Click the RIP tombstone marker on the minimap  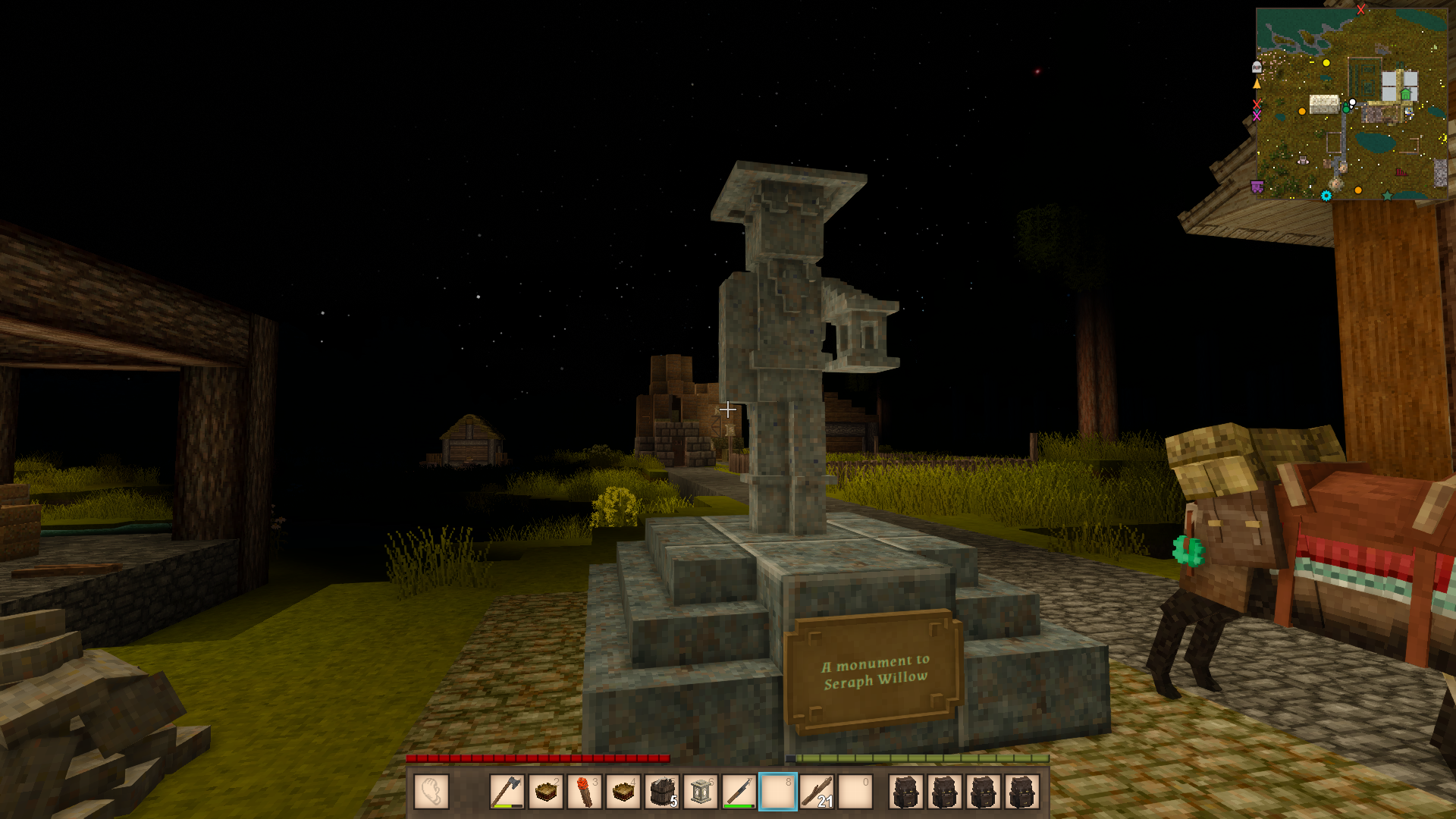[x=1257, y=67]
